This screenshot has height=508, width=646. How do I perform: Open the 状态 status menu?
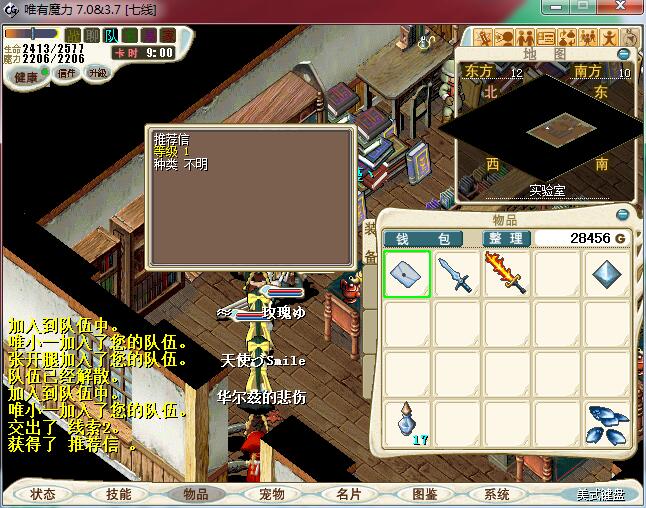pos(43,494)
